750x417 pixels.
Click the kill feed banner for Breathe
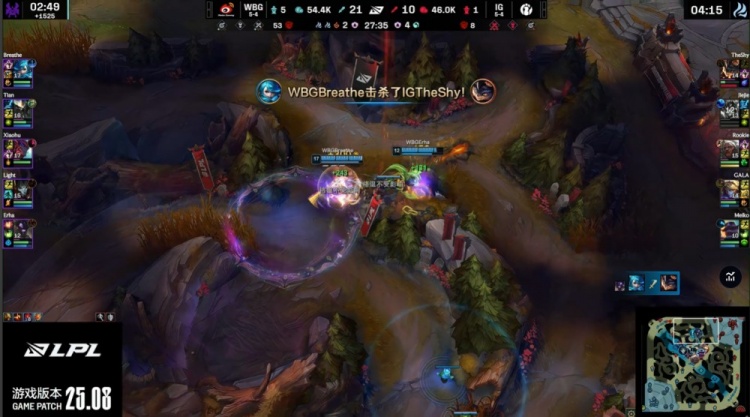(376, 91)
